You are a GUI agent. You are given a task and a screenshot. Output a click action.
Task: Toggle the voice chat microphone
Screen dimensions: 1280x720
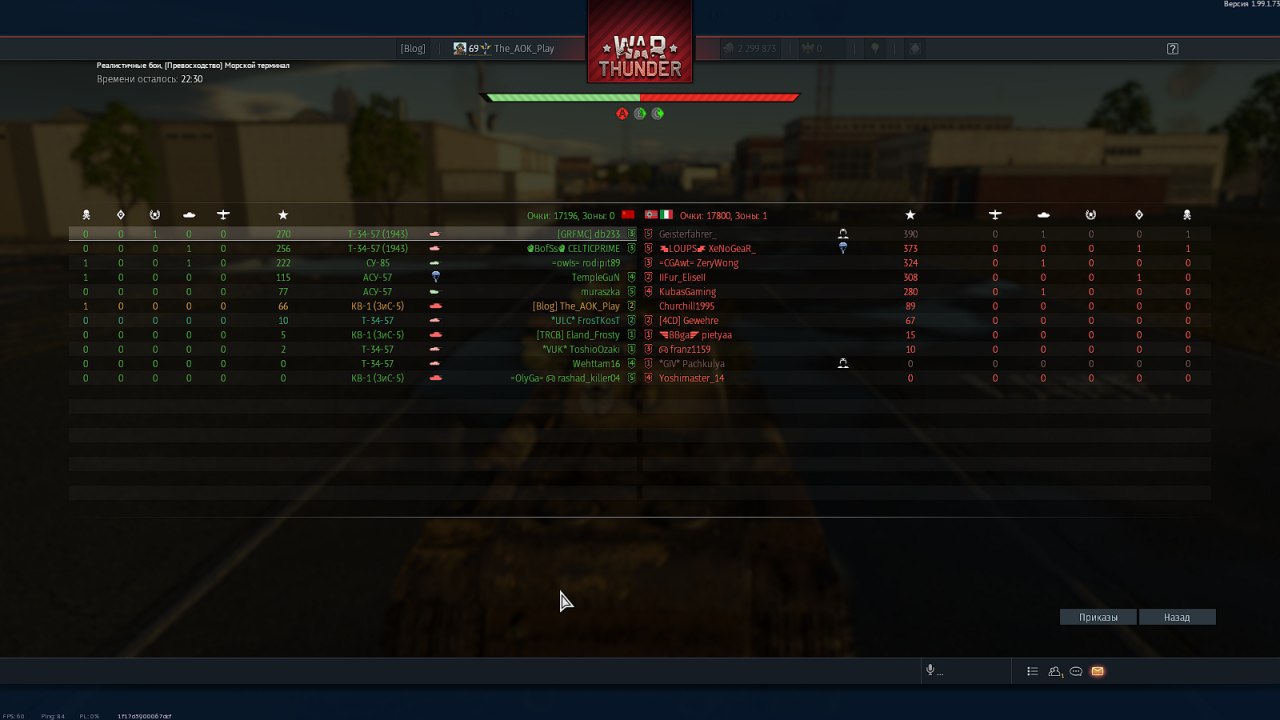click(930, 671)
